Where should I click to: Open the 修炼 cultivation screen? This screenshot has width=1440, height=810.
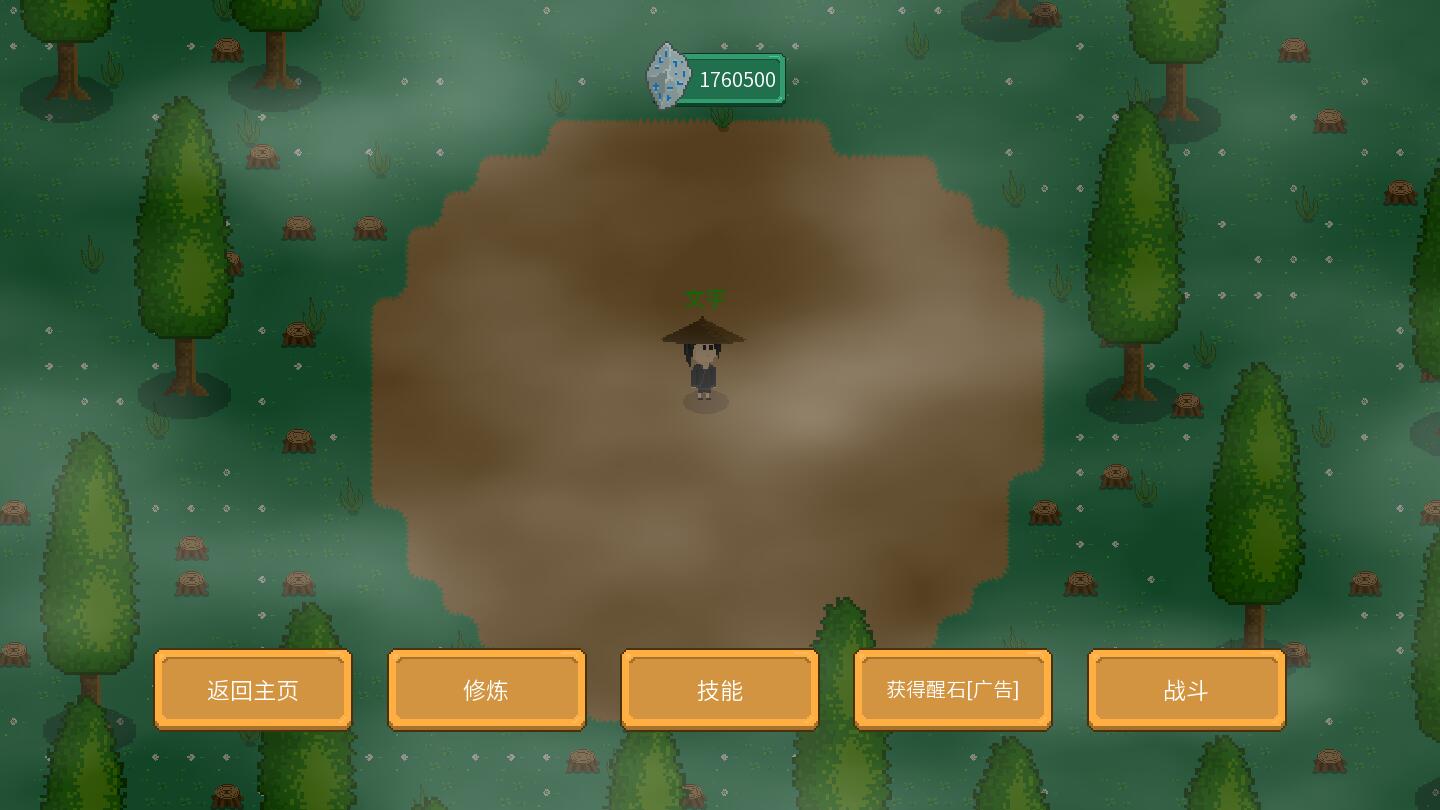486,690
